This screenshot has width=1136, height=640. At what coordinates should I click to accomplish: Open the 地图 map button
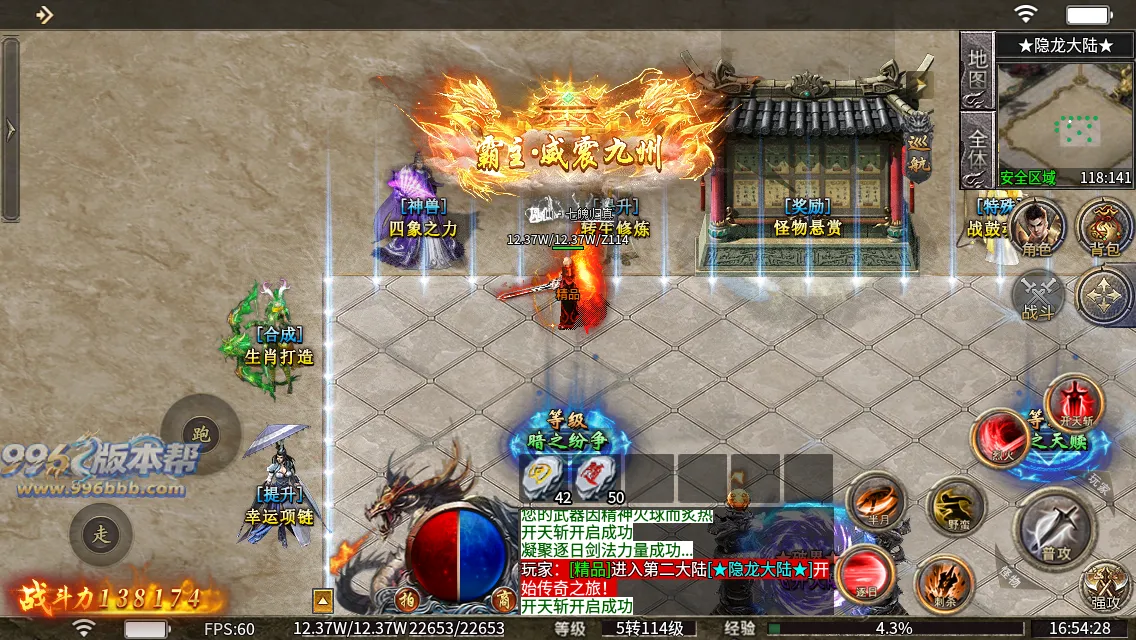977,71
